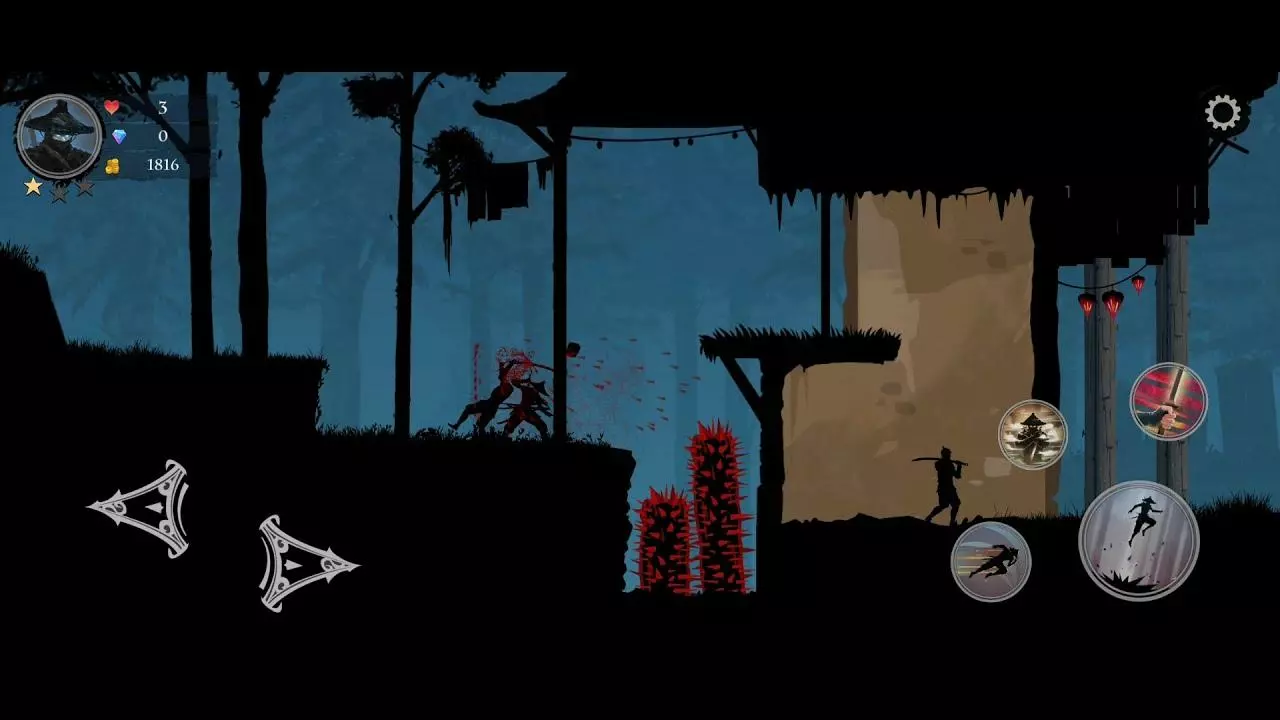Tap the middle unearned star
The height and width of the screenshot is (720, 1280).
point(59,192)
